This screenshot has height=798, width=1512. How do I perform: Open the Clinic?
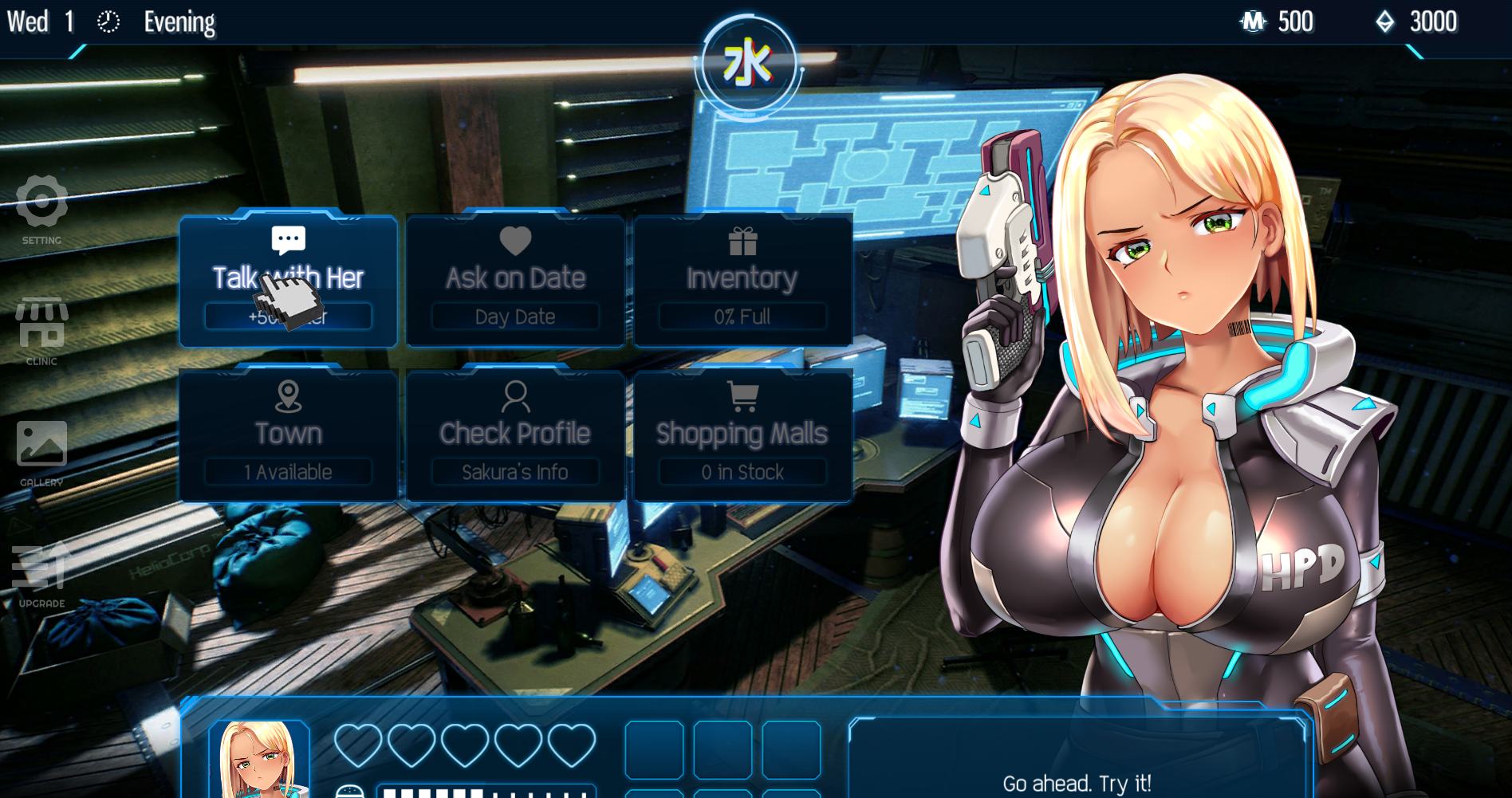coord(41,327)
